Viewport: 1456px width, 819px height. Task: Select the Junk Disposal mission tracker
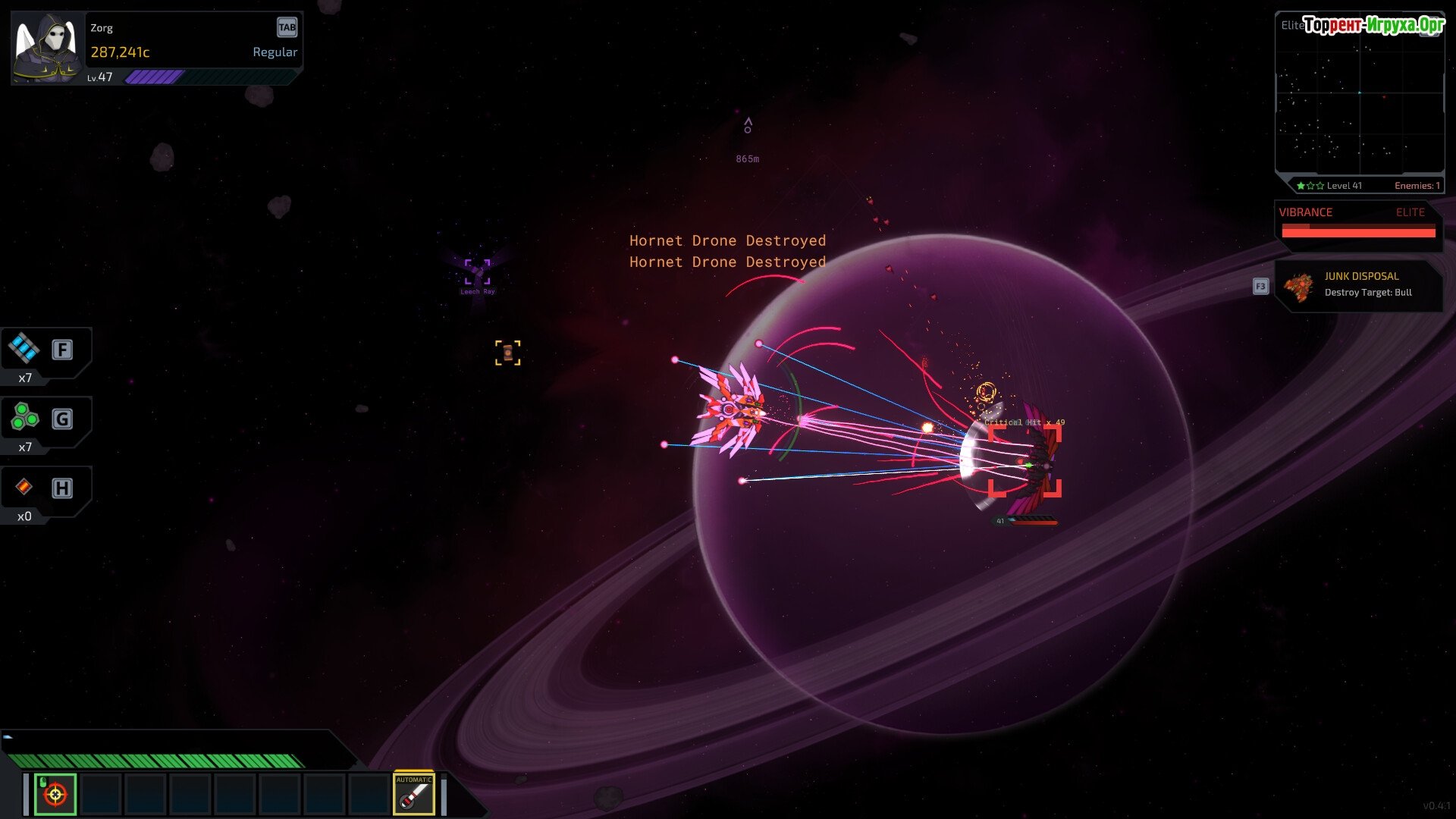pyautogui.click(x=1357, y=285)
